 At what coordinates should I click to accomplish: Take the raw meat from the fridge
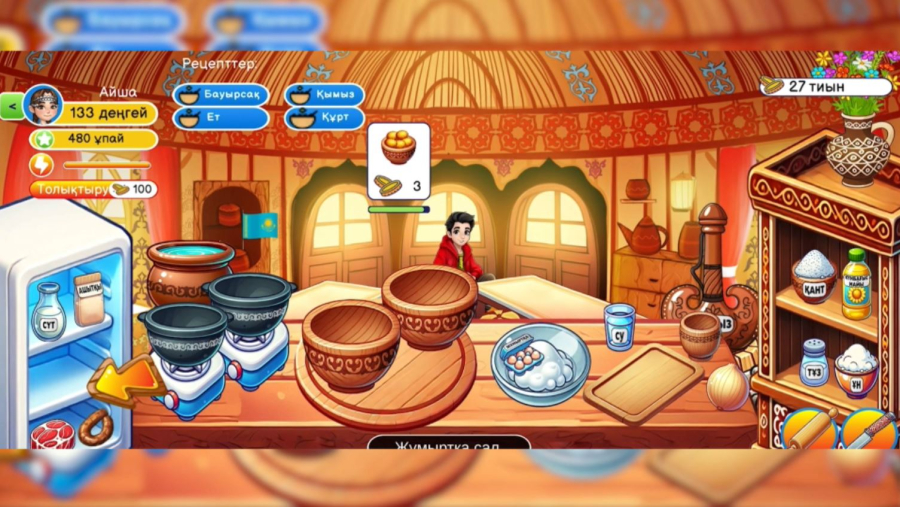point(52,435)
